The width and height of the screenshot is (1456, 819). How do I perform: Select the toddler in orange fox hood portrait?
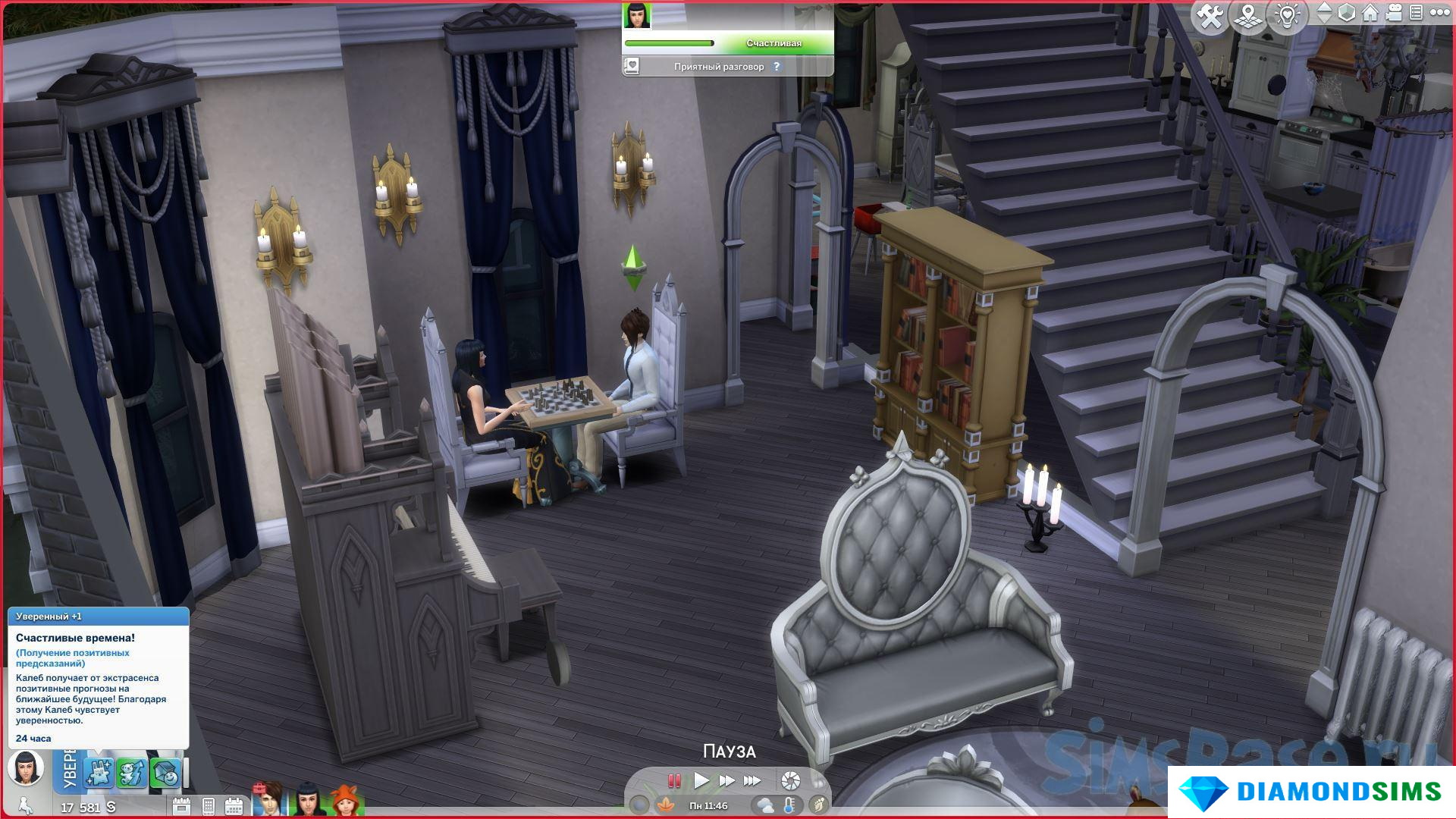tap(345, 801)
